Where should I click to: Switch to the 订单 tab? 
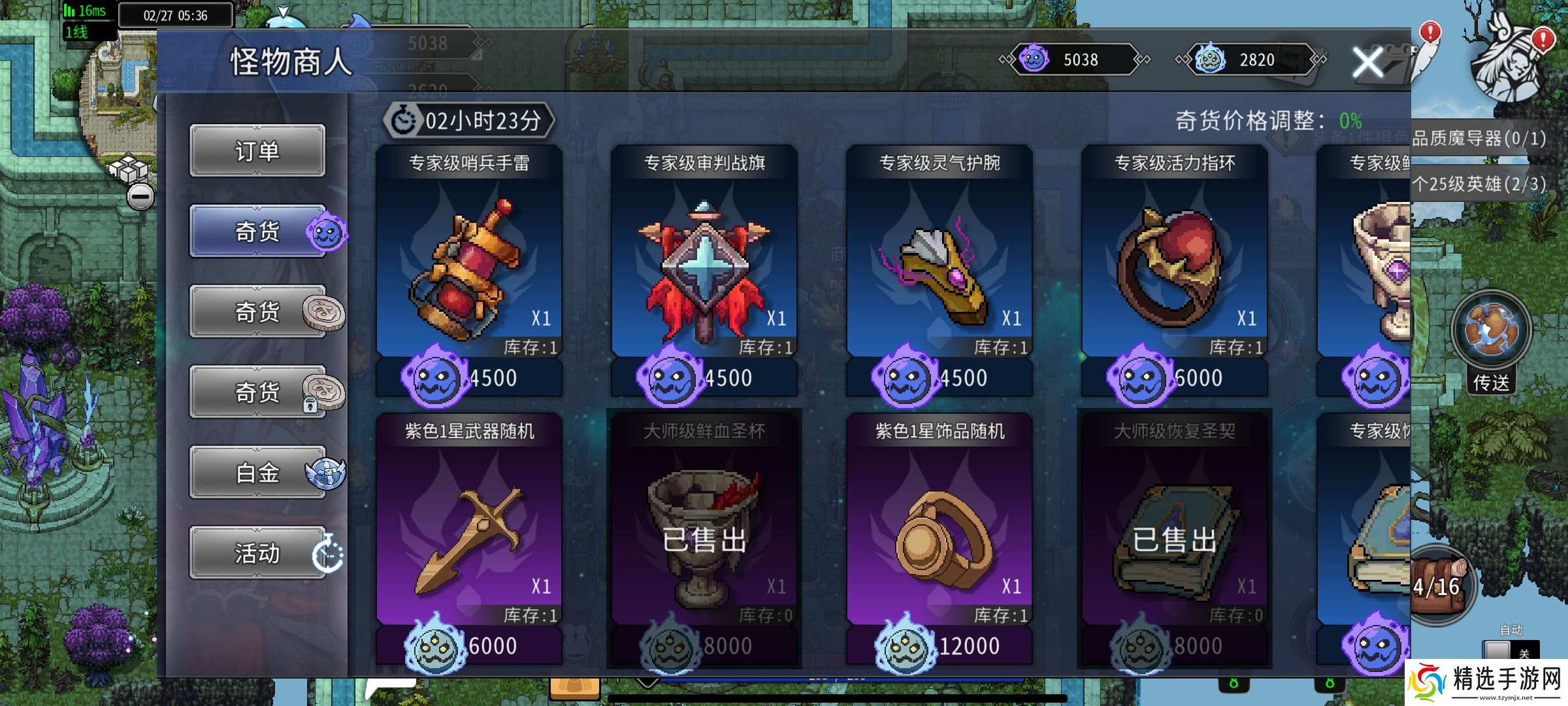point(257,152)
